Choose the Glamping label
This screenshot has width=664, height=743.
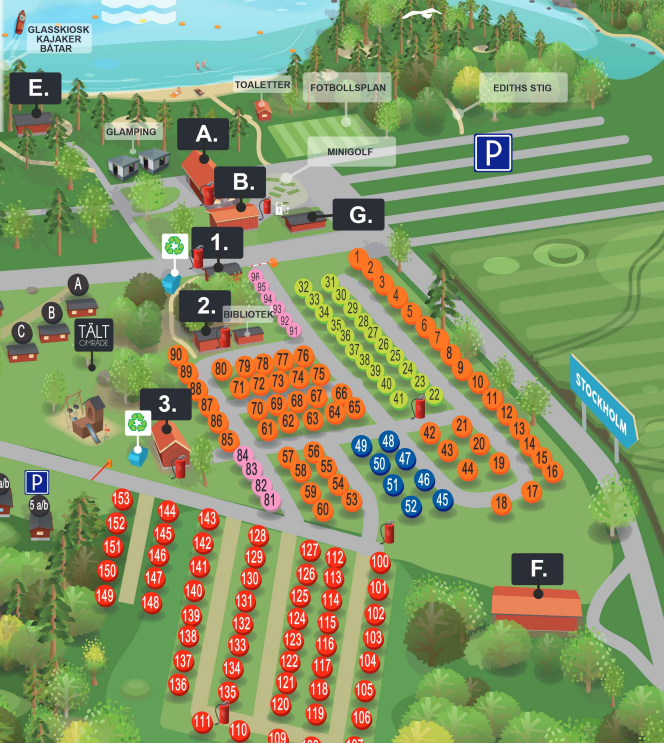coord(132,132)
